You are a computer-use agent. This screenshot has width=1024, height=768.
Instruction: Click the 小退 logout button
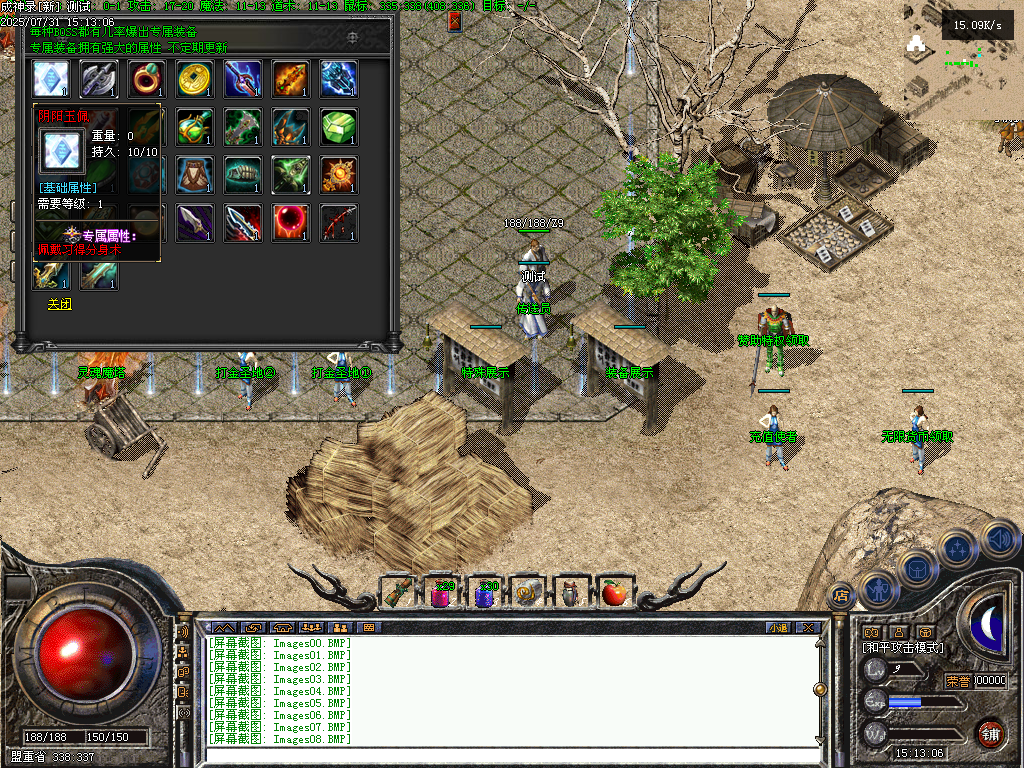click(778, 627)
